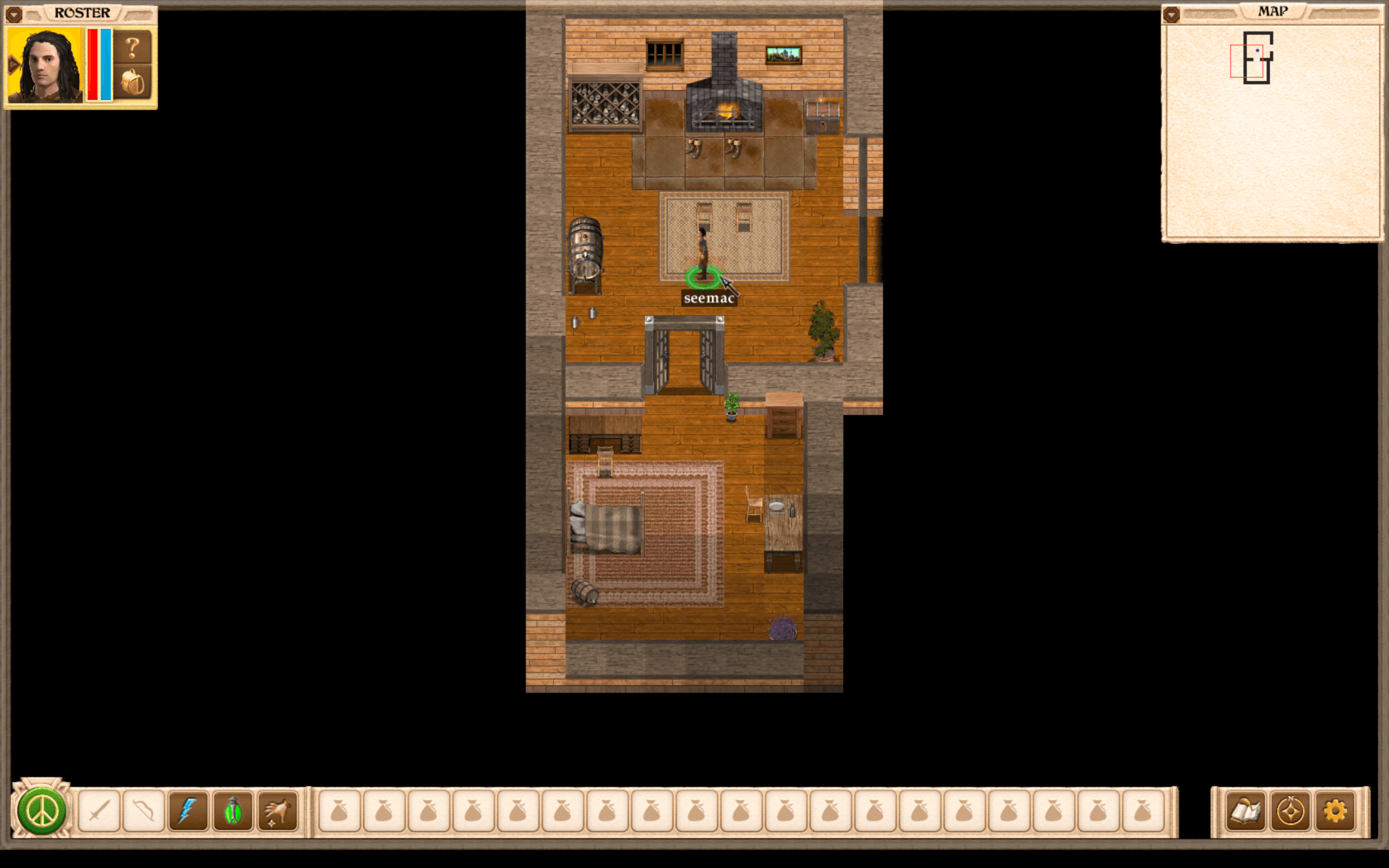Open the character backpack inventory icon

click(133, 83)
